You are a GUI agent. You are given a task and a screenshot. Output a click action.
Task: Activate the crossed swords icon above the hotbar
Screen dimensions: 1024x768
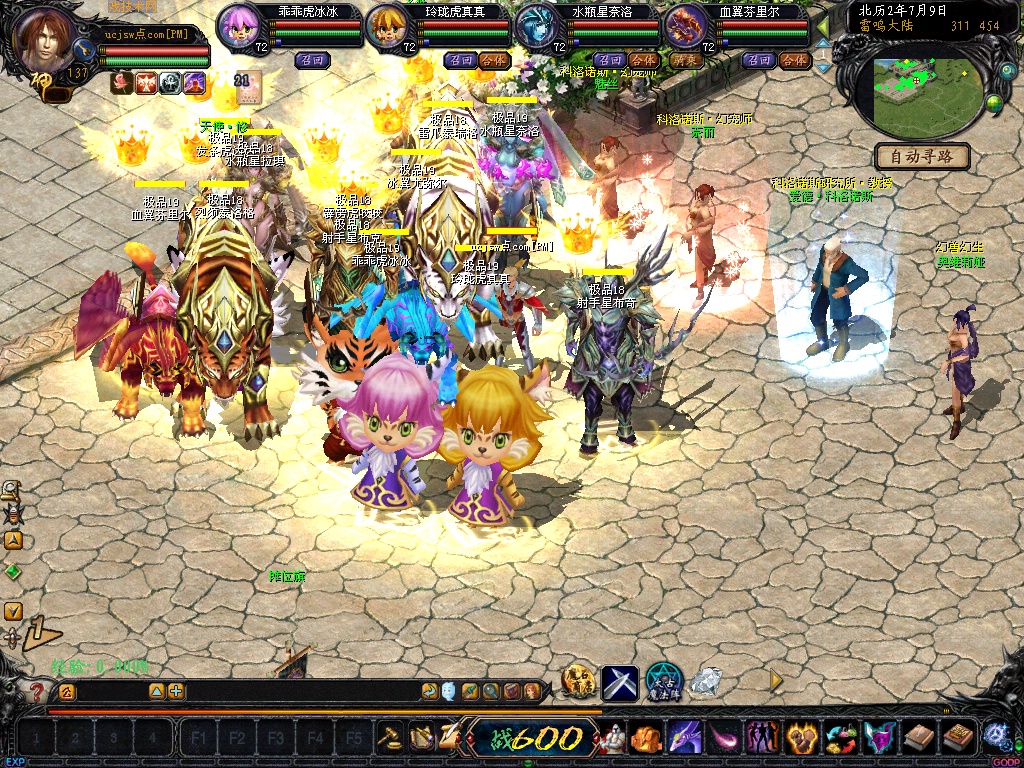[619, 682]
